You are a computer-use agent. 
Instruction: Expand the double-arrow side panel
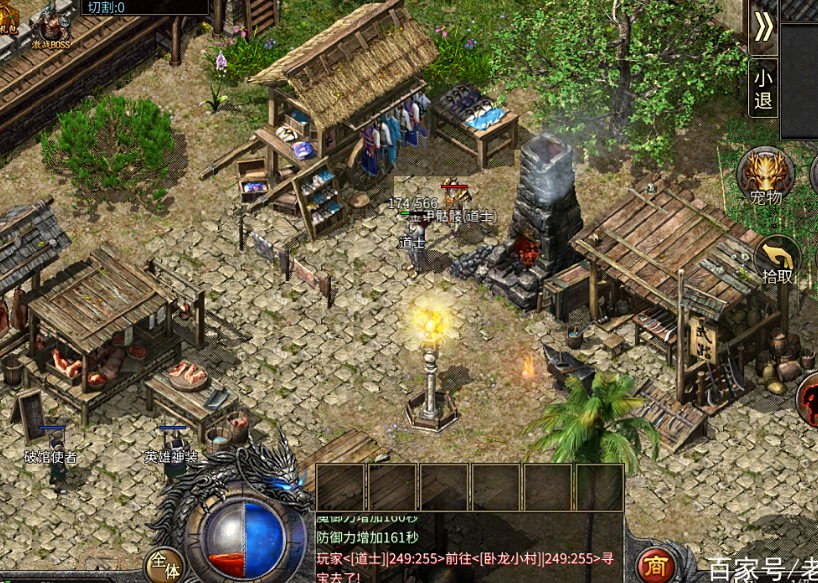coord(763,27)
